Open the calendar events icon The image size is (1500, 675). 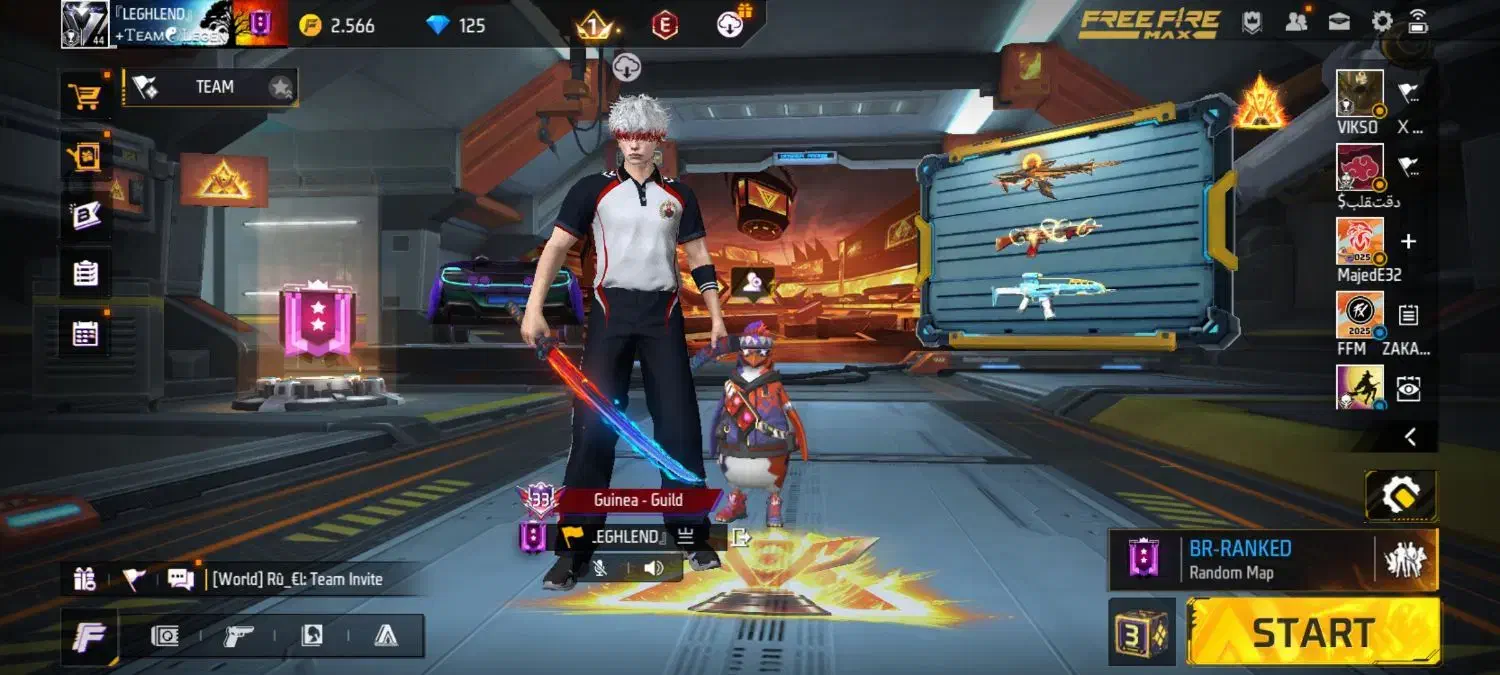pyautogui.click(x=85, y=334)
